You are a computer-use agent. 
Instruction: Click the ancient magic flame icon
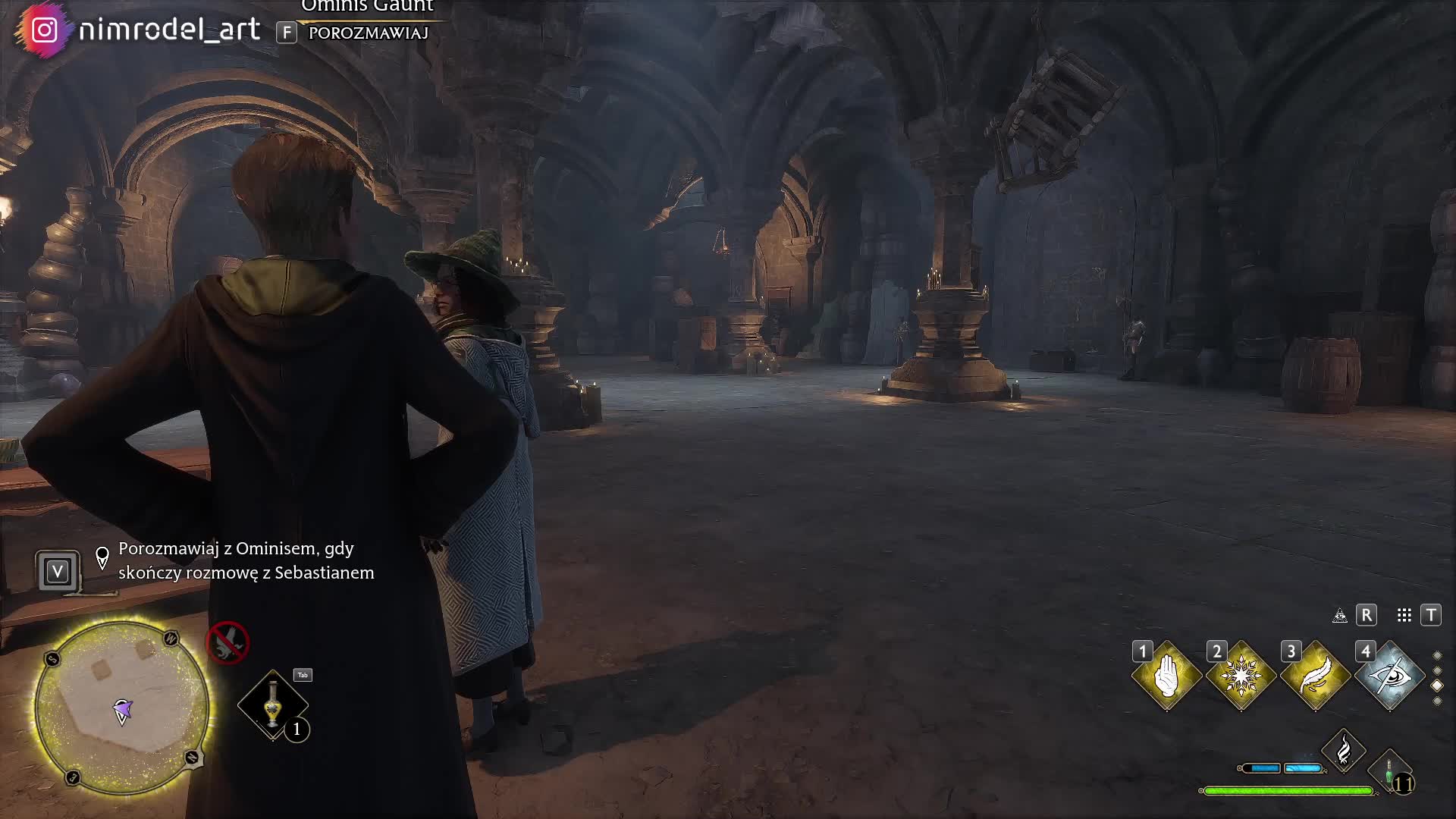click(1343, 751)
